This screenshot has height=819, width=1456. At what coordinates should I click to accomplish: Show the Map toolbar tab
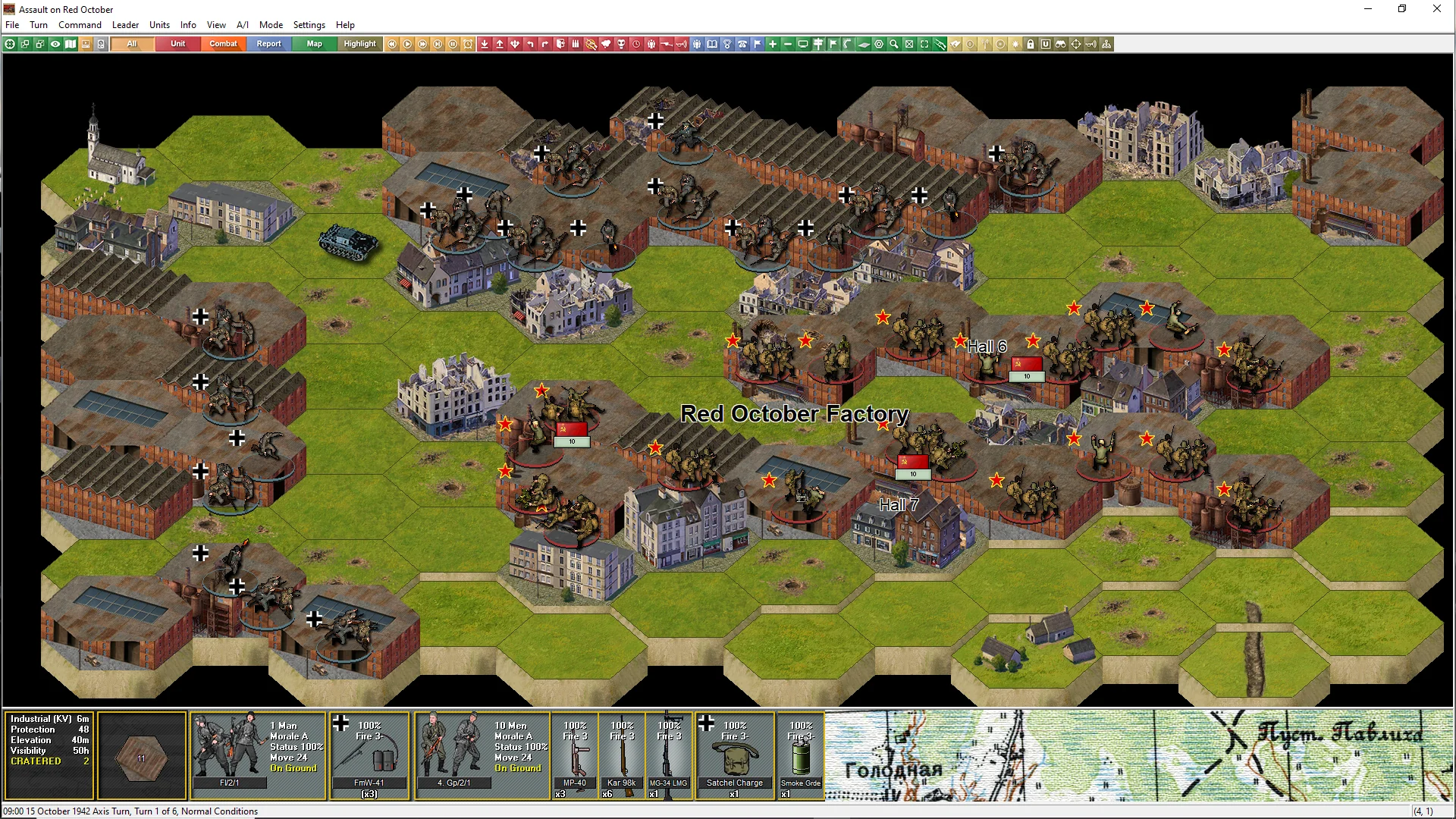314,44
